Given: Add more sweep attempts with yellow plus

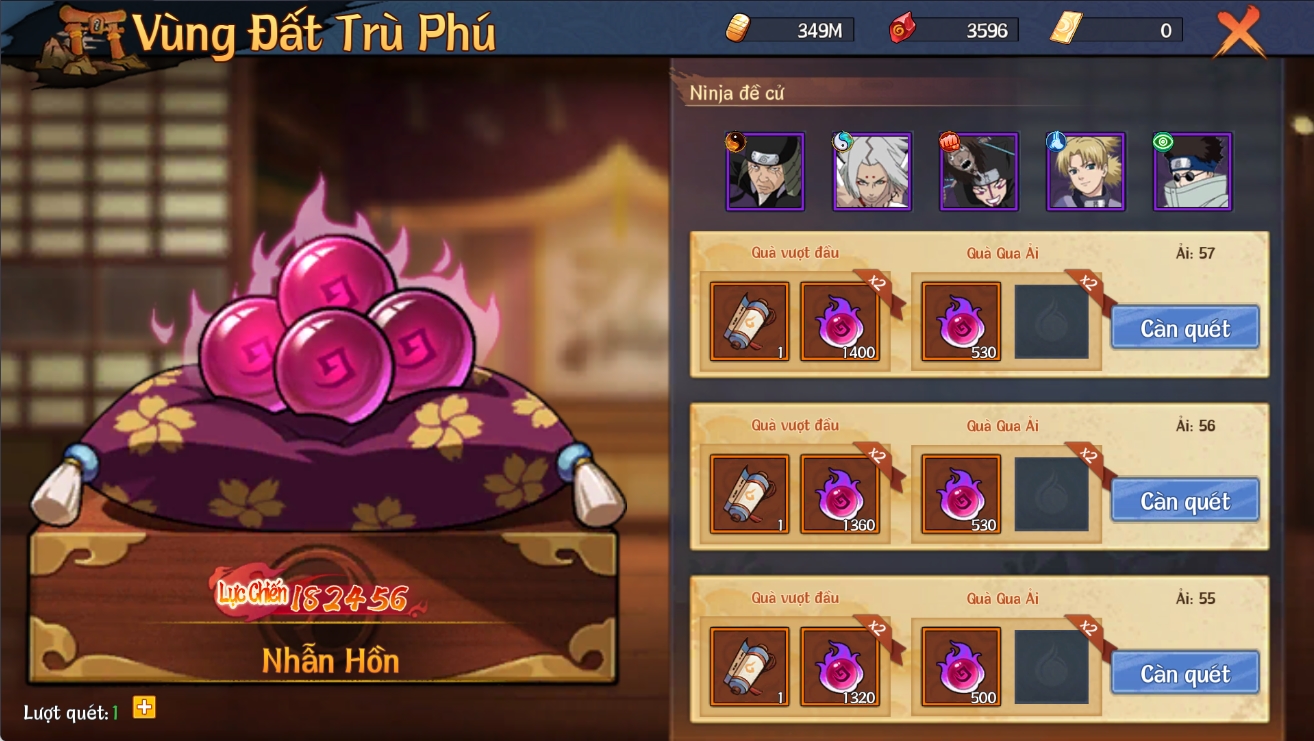Looking at the screenshot, I should click(144, 708).
